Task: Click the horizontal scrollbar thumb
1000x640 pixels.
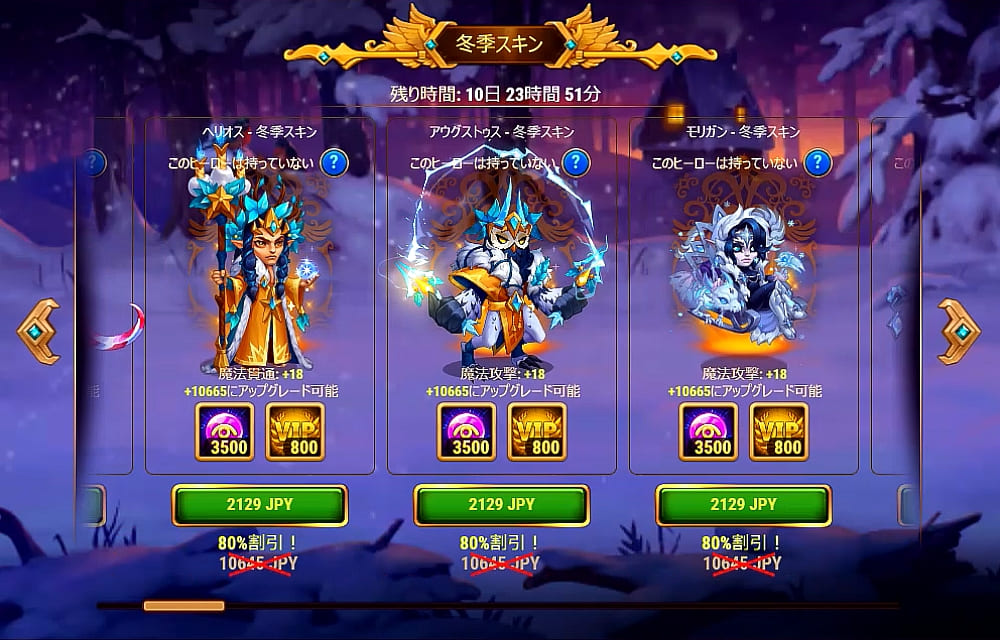Action: coord(184,605)
